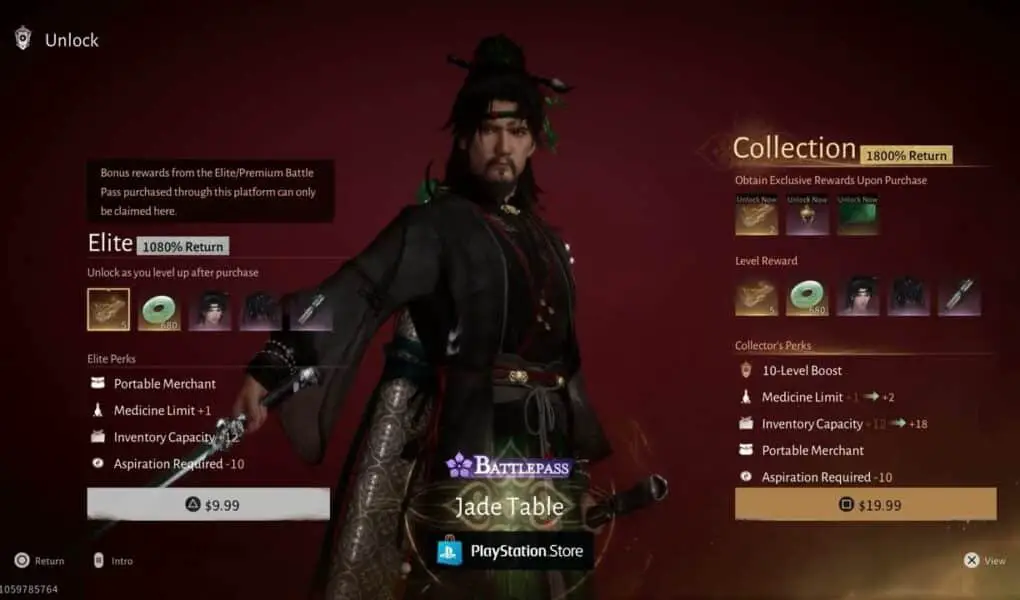This screenshot has height=600, width=1020.
Task: Inspect the dark hairstyle Elite reward
Action: (261, 310)
